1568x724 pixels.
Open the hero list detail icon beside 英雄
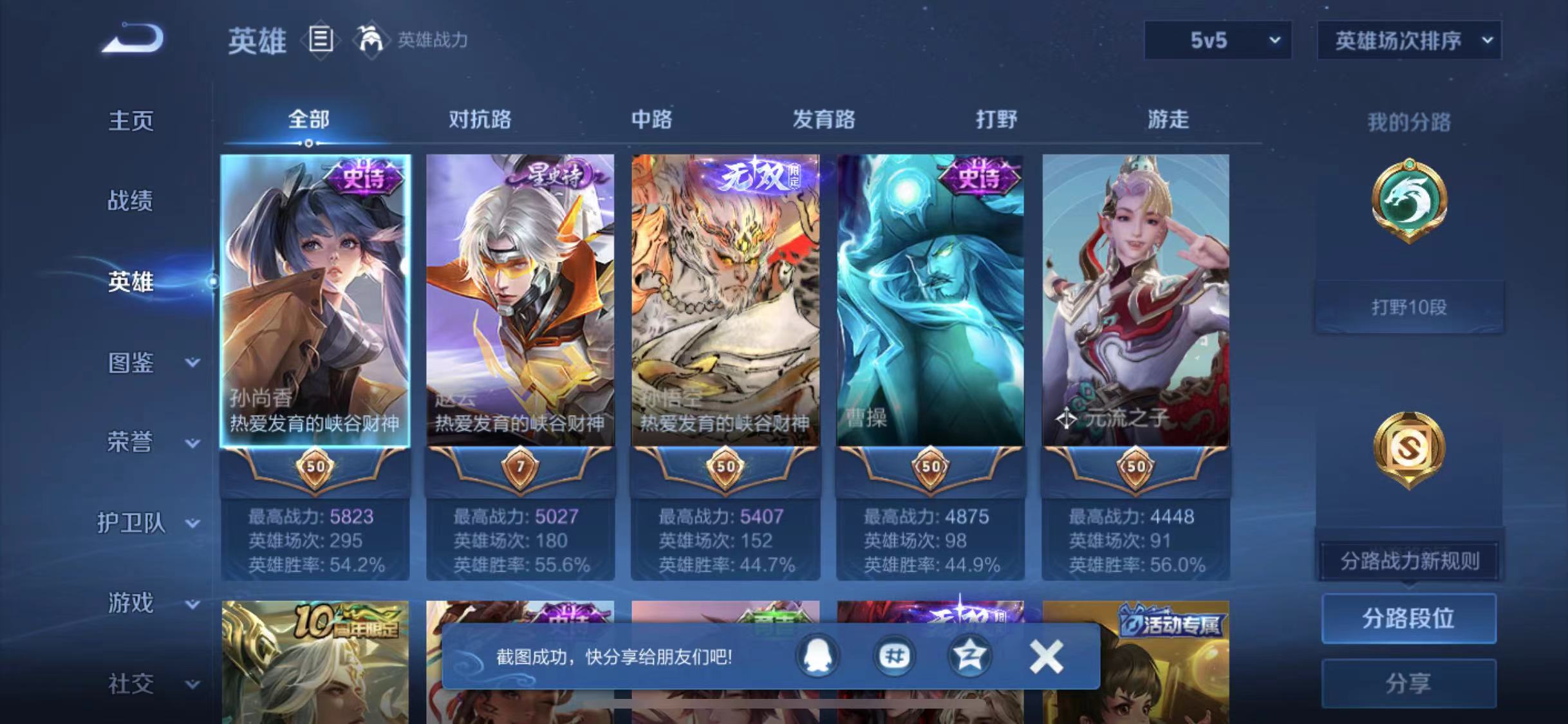tap(320, 40)
